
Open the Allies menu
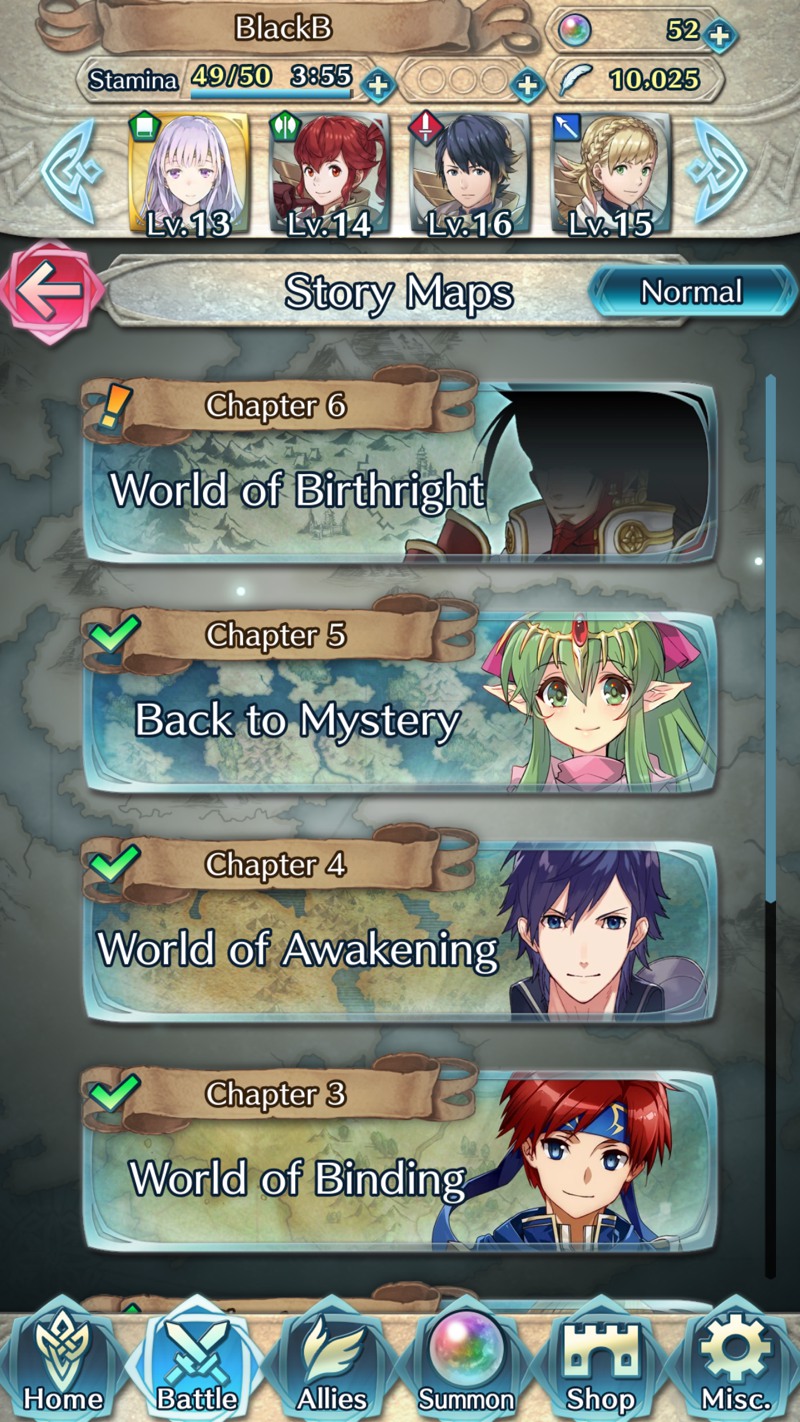pyautogui.click(x=332, y=1366)
